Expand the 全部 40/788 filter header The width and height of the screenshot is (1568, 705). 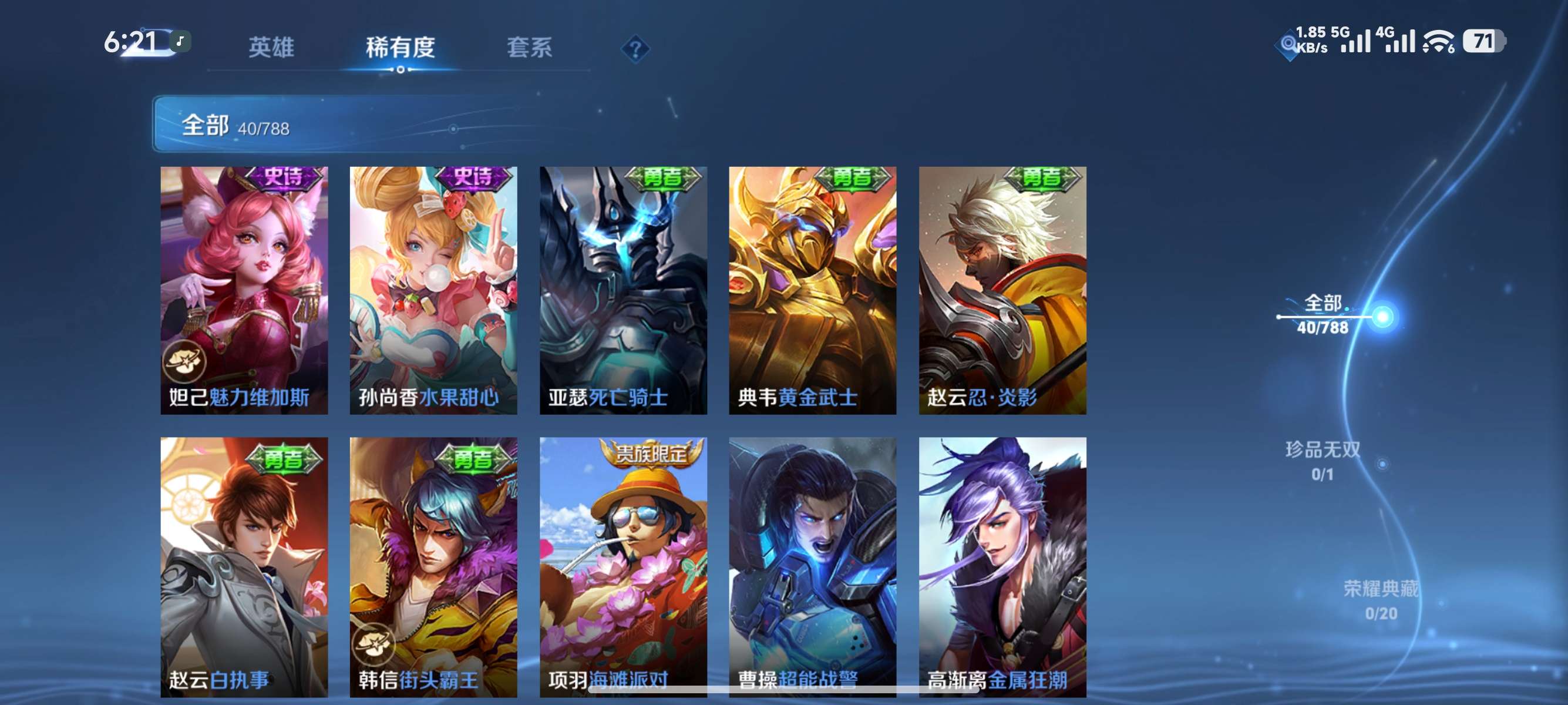237,127
